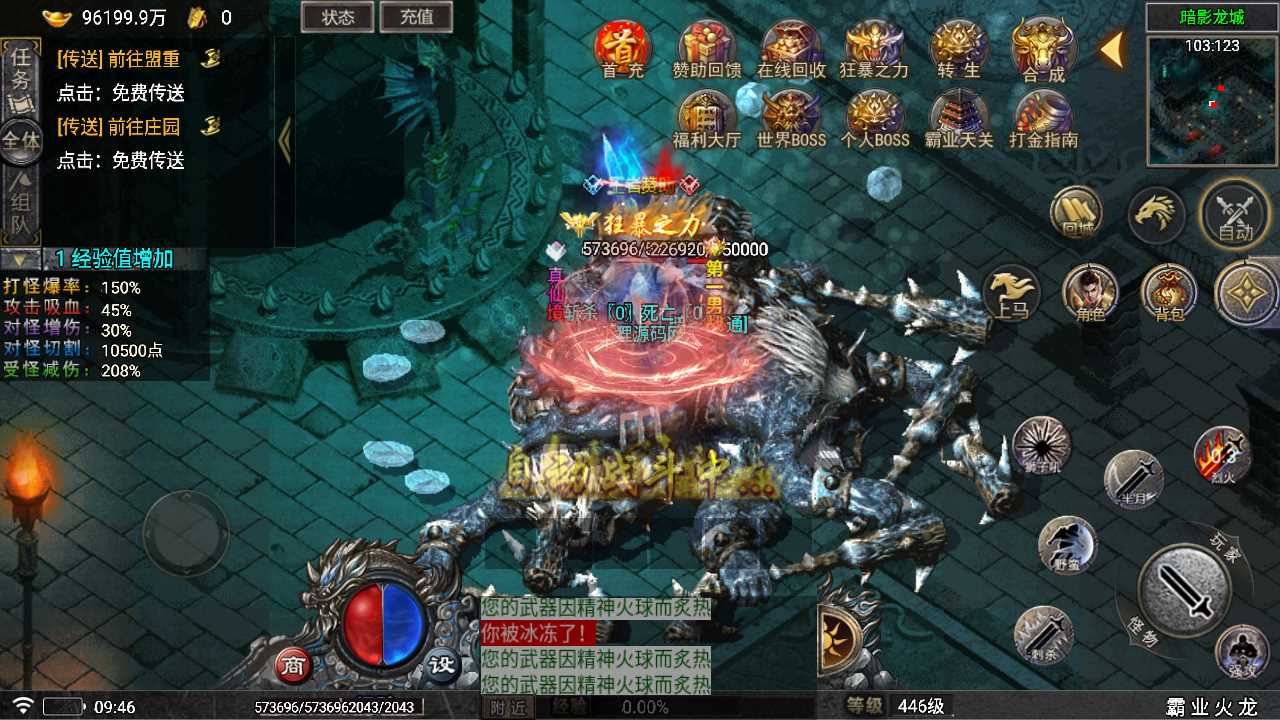Open the 赞助回馈 sponsor reward icon
This screenshot has width=1280, height=720.
point(707,48)
